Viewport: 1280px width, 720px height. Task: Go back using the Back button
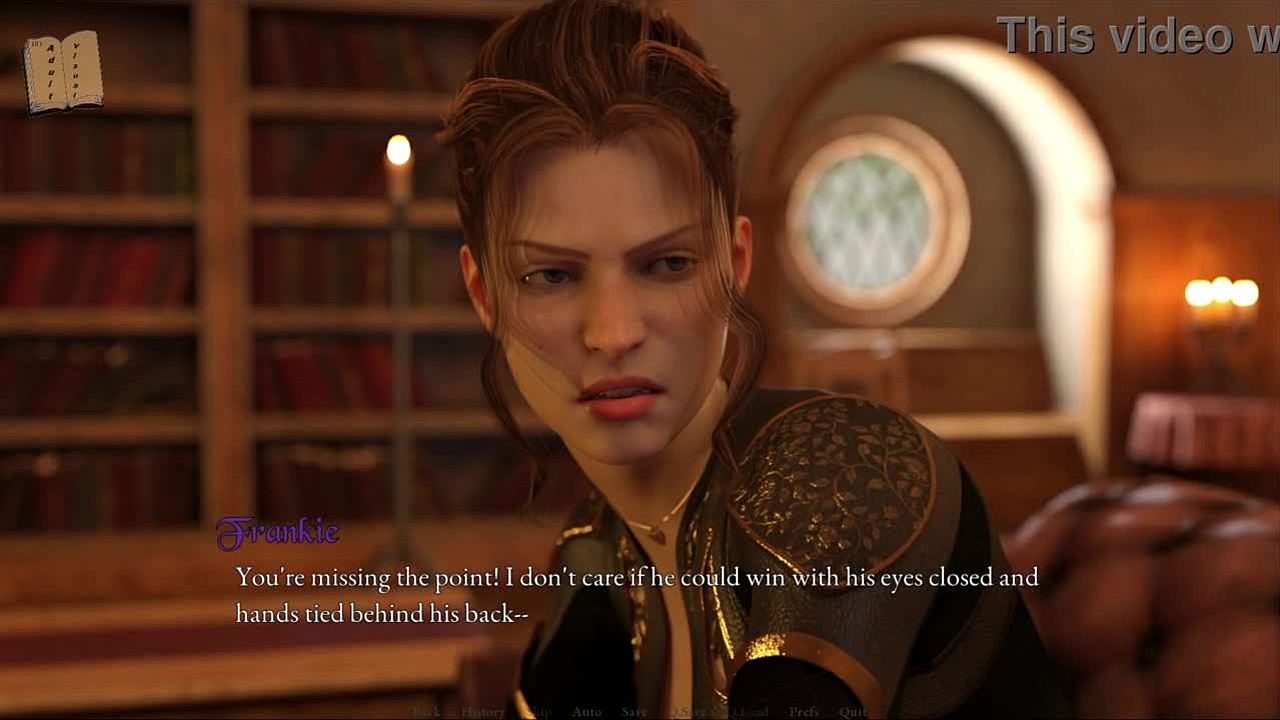[x=427, y=711]
